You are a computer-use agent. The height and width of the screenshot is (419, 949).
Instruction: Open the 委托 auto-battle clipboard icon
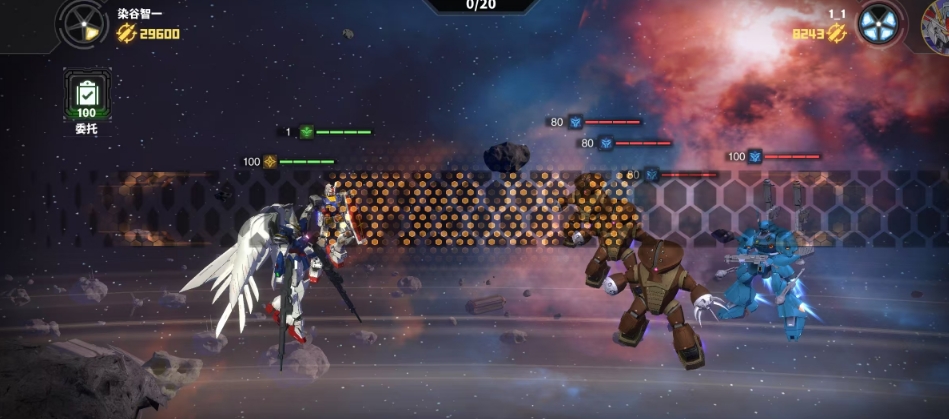pyautogui.click(x=87, y=96)
